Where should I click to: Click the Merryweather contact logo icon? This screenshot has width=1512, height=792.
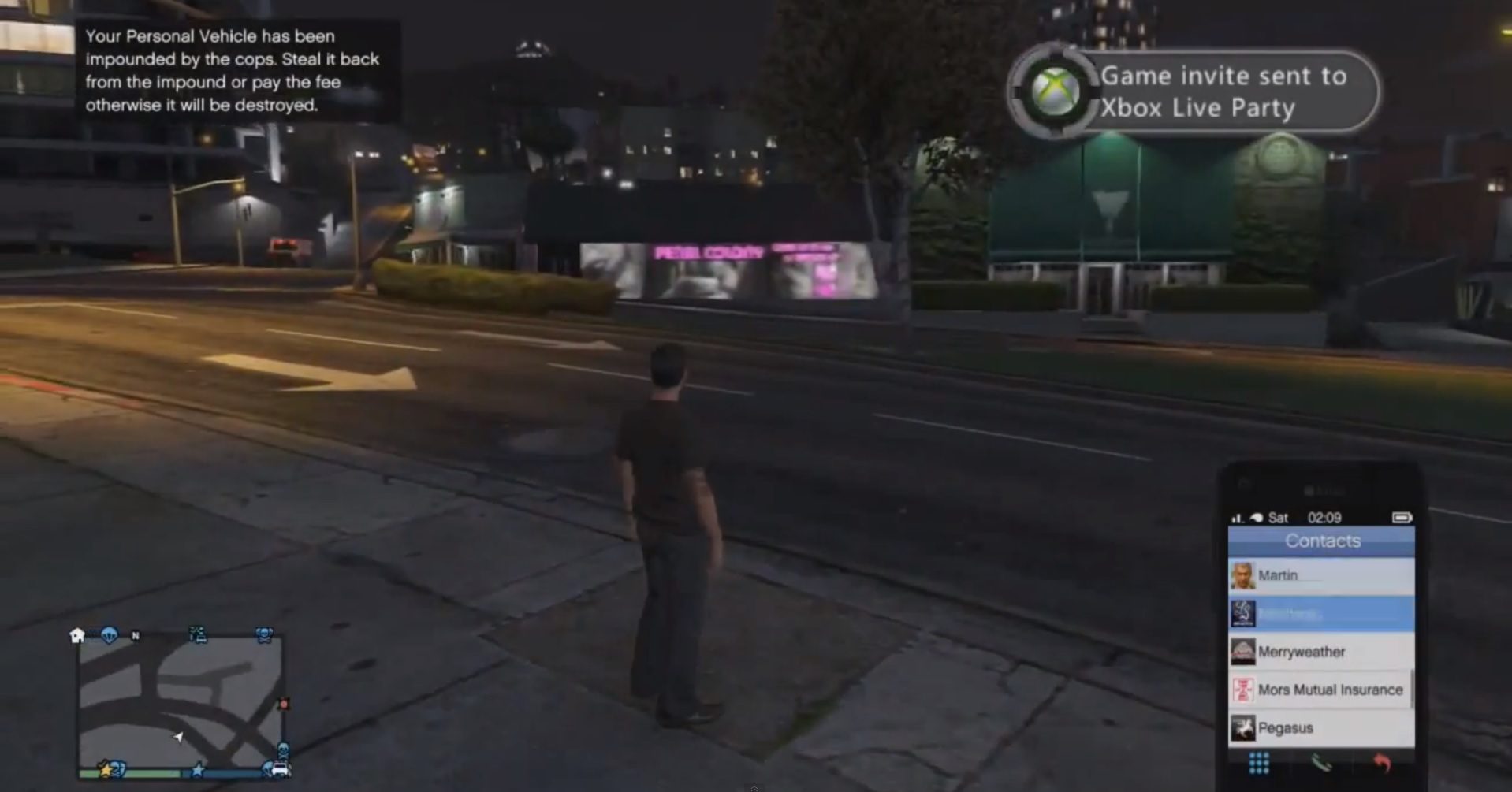click(1242, 652)
